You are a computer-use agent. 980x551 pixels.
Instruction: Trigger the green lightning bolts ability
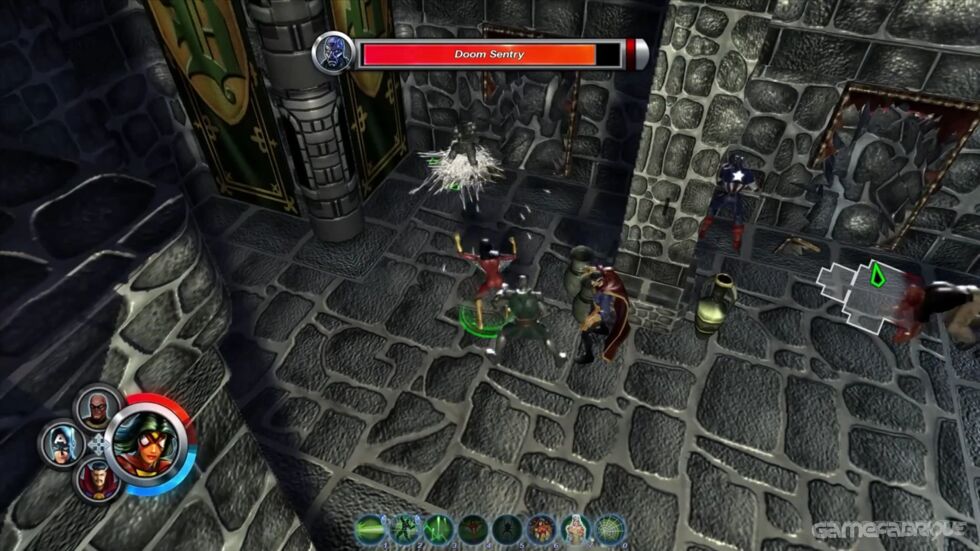pyautogui.click(x=439, y=528)
